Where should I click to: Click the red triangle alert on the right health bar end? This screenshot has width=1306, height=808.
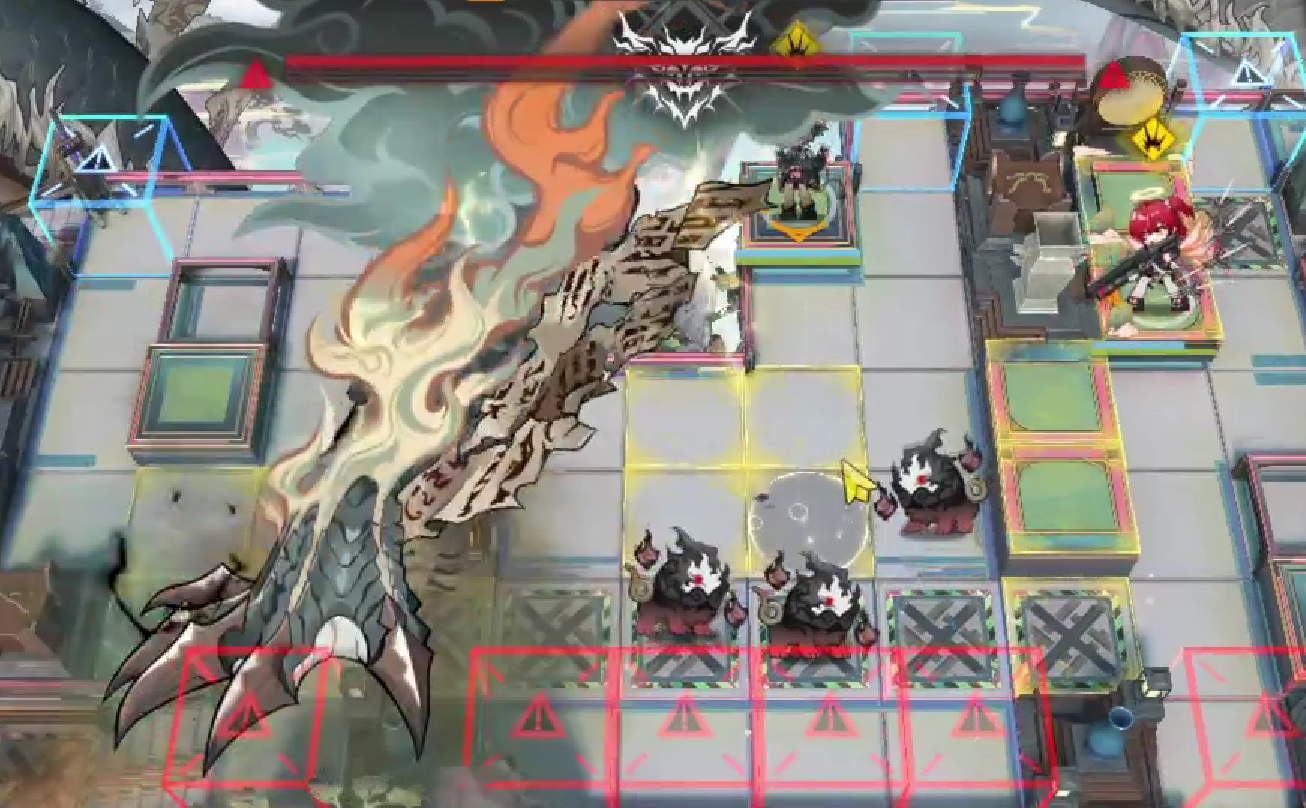coord(1111,73)
